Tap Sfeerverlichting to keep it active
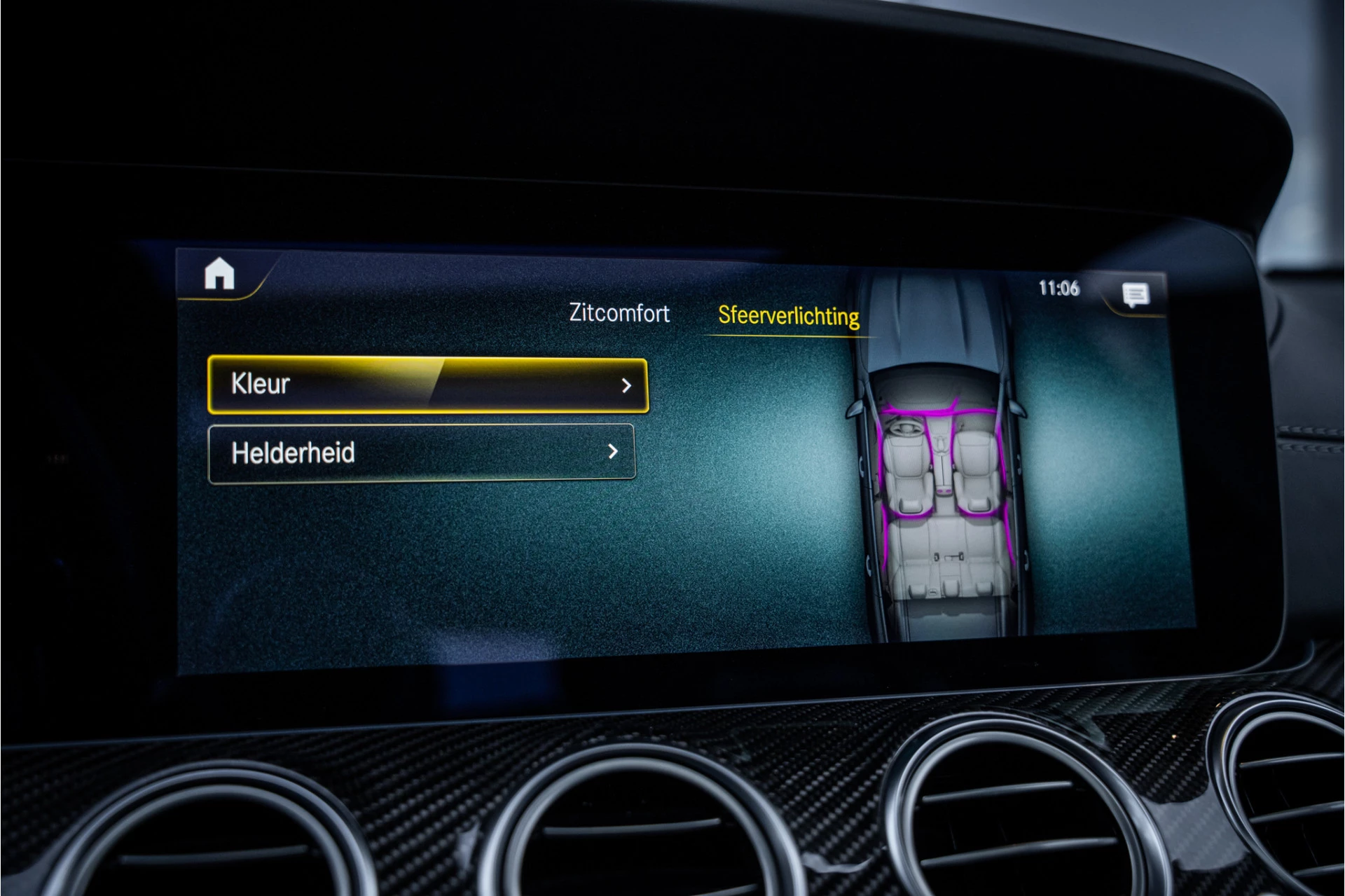1345x896 pixels. pos(787,315)
